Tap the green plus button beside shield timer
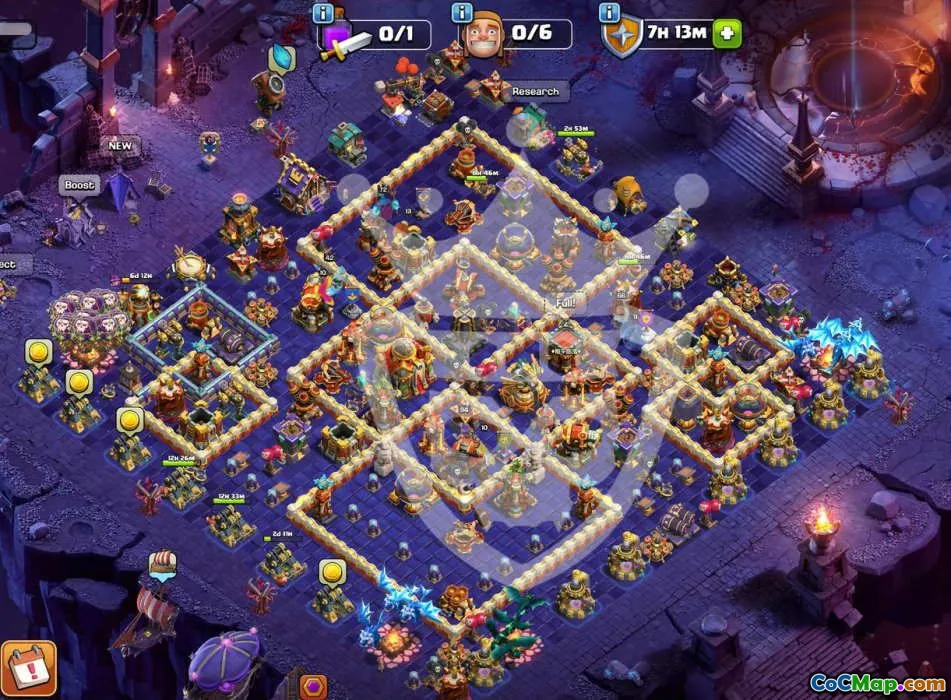The width and height of the screenshot is (951, 700). pyautogui.click(x=727, y=34)
